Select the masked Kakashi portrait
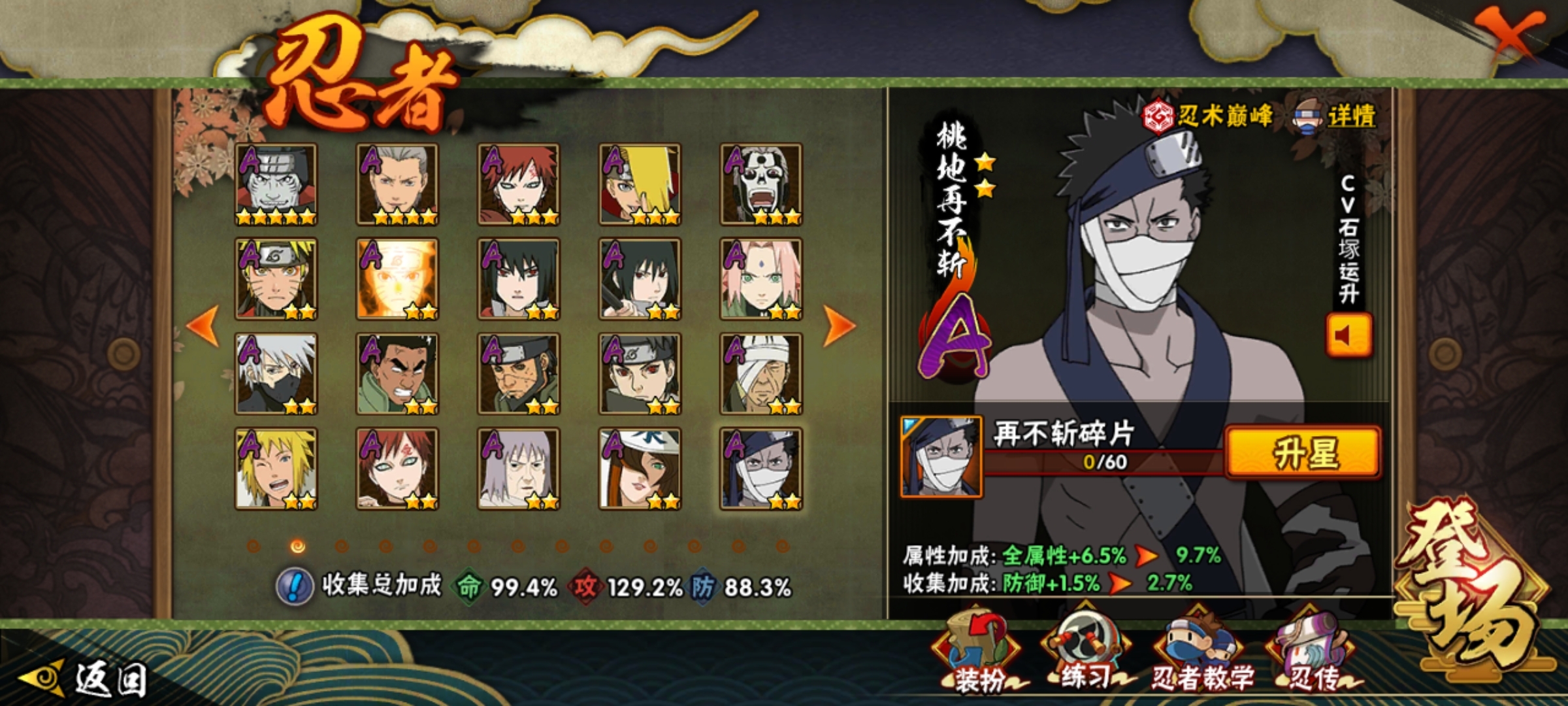Screen dimensions: 1568x706 pos(276,374)
